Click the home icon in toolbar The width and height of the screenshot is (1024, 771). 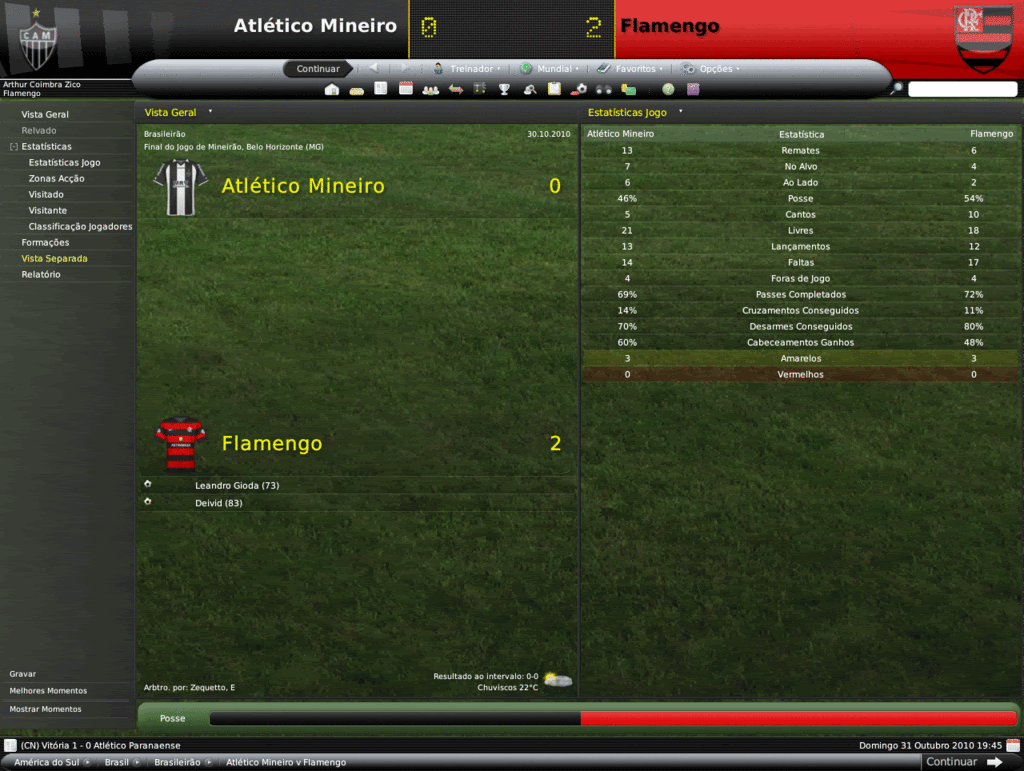(x=332, y=89)
